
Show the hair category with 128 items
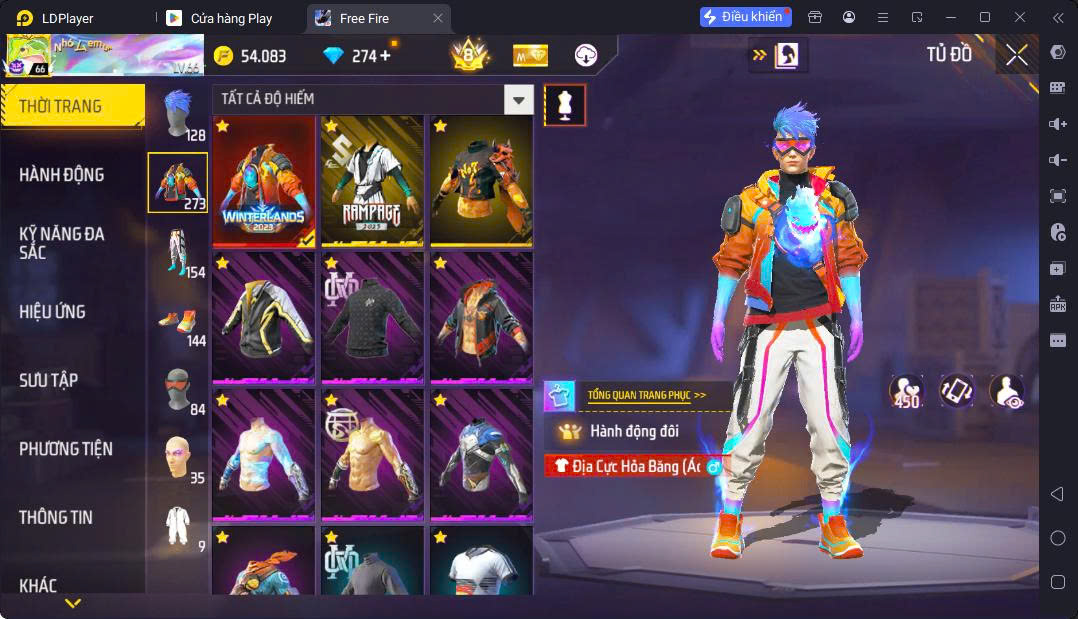[178, 114]
